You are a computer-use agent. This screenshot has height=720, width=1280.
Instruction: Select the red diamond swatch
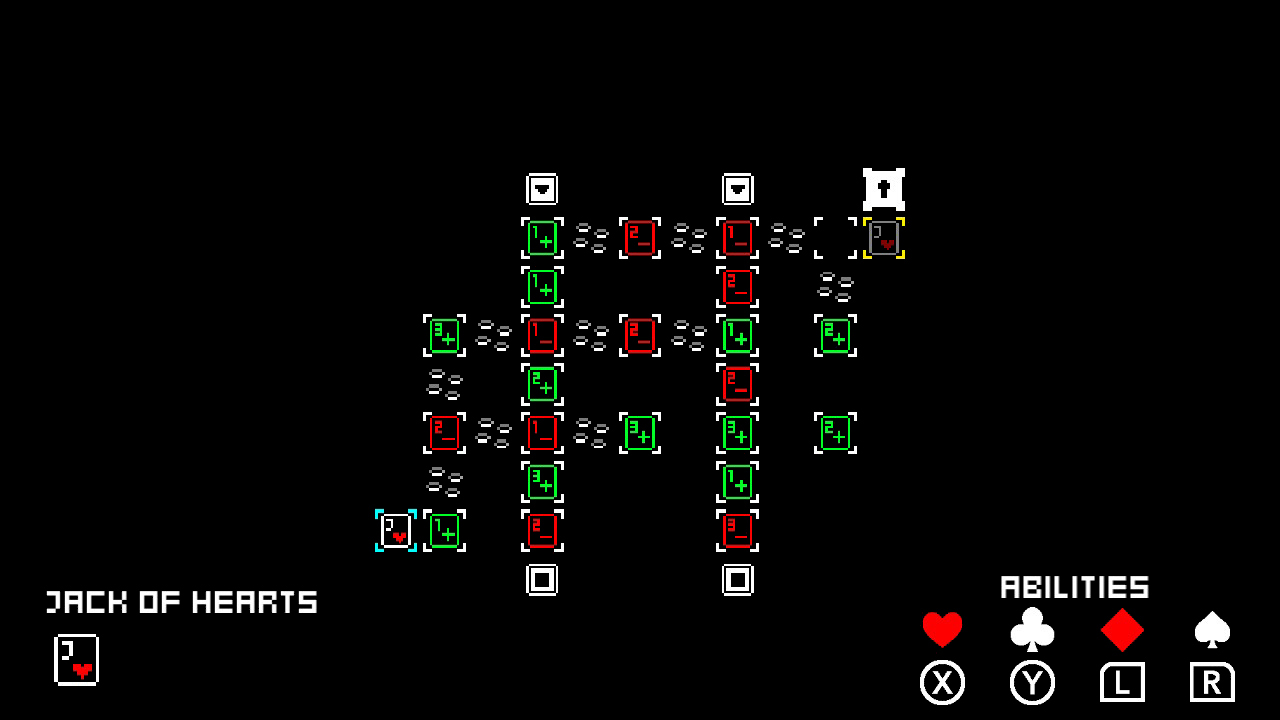(x=1122, y=628)
